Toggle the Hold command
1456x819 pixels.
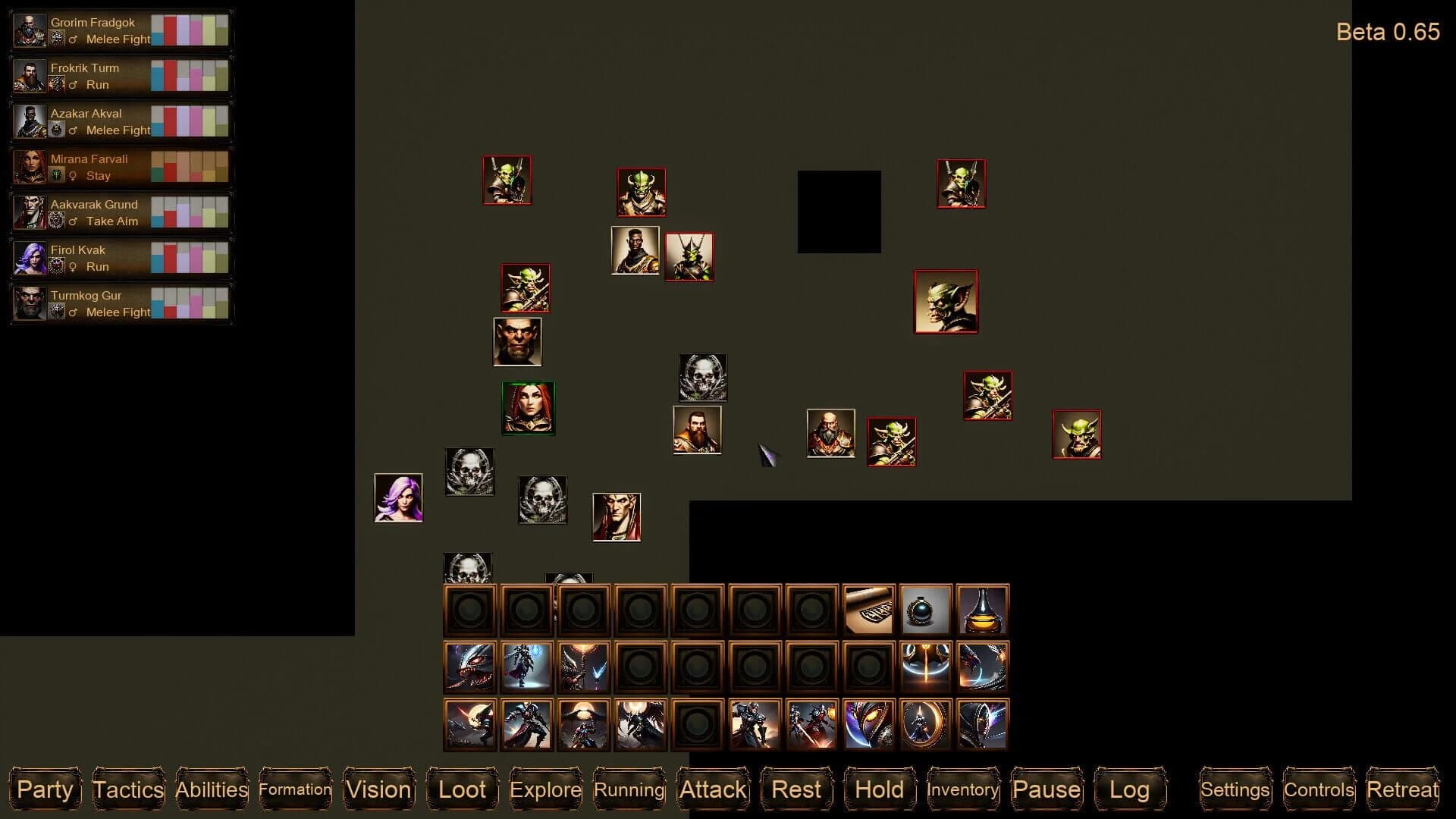point(879,789)
